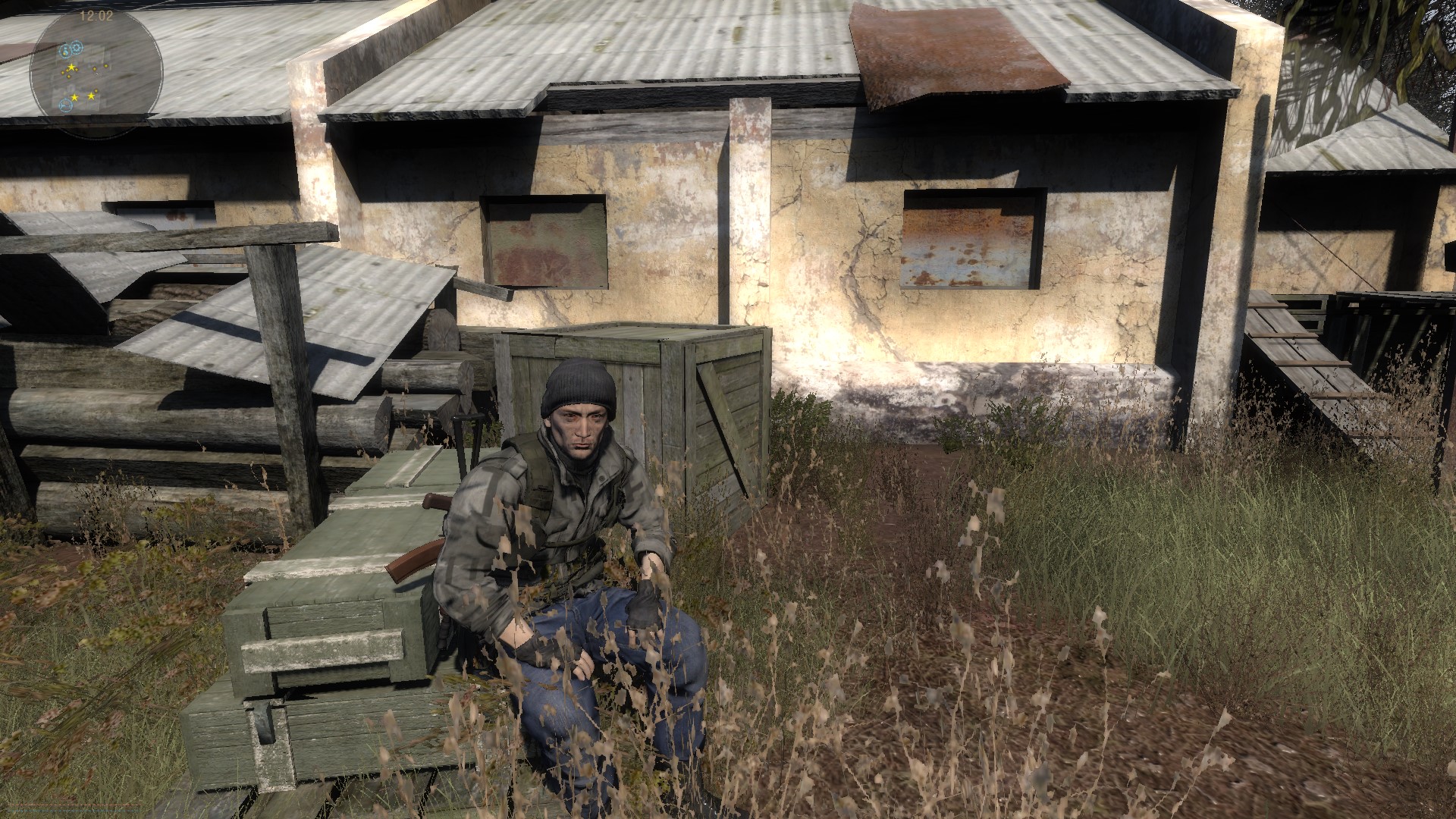Select the blue bed marker on the minimap
Screen dimensions: 1456x819
65,105
